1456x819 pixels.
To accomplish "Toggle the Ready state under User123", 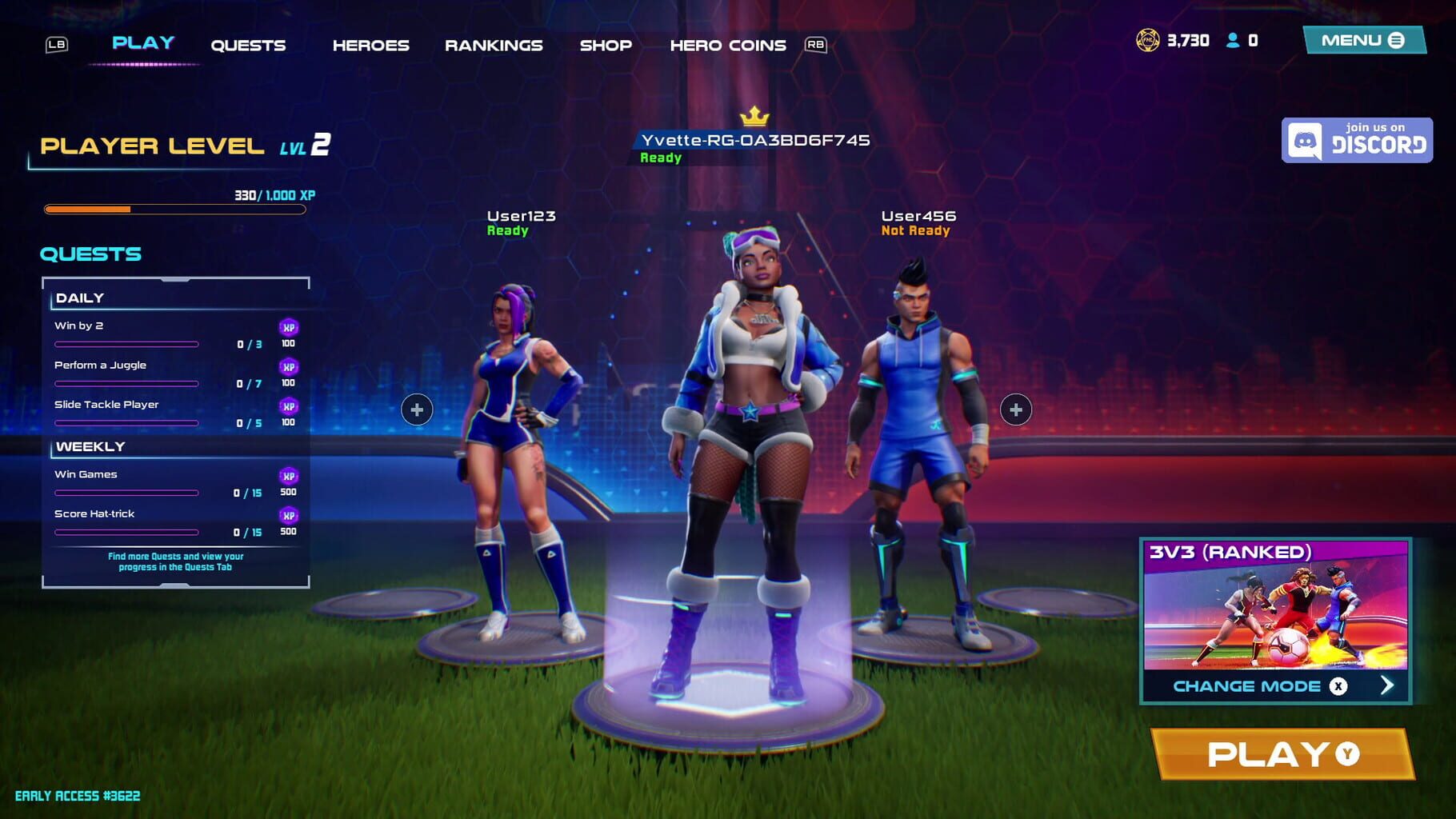I will tap(506, 230).
